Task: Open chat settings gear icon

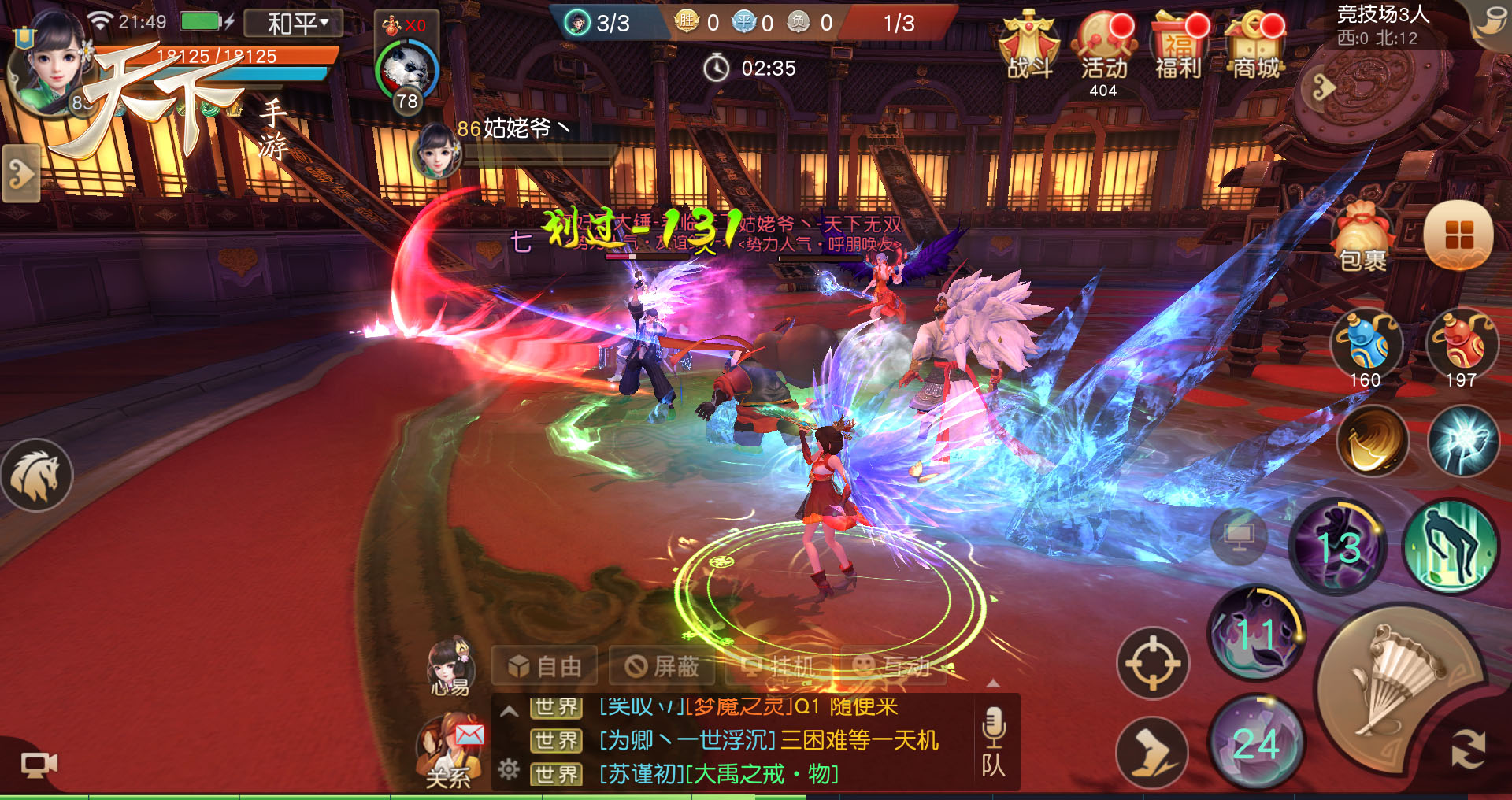Action: point(509,769)
